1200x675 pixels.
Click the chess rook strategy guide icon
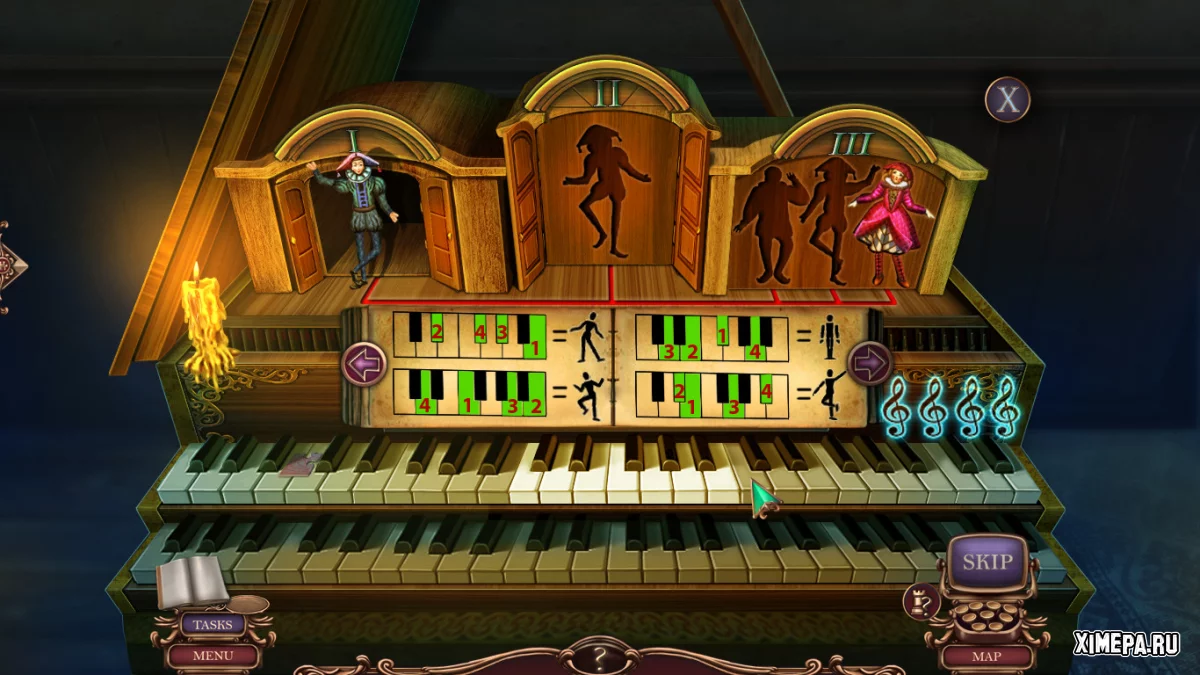click(x=920, y=601)
